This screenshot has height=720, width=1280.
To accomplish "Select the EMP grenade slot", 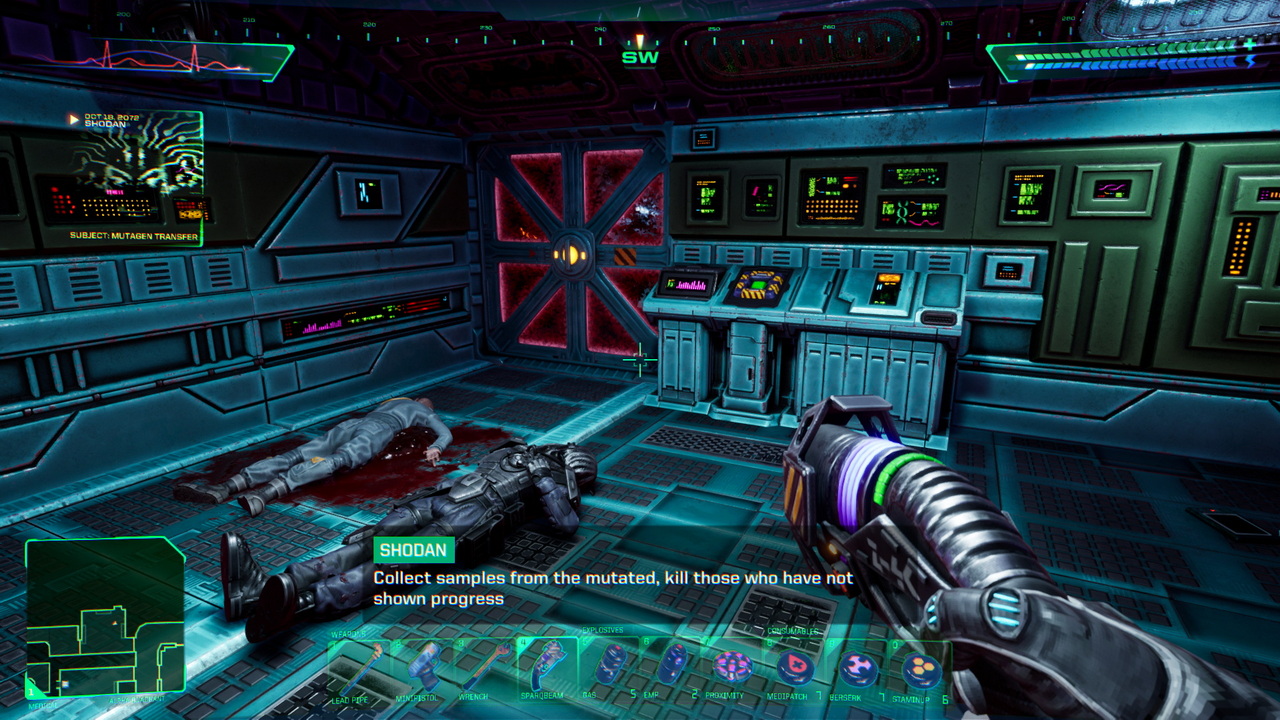I will (x=672, y=666).
